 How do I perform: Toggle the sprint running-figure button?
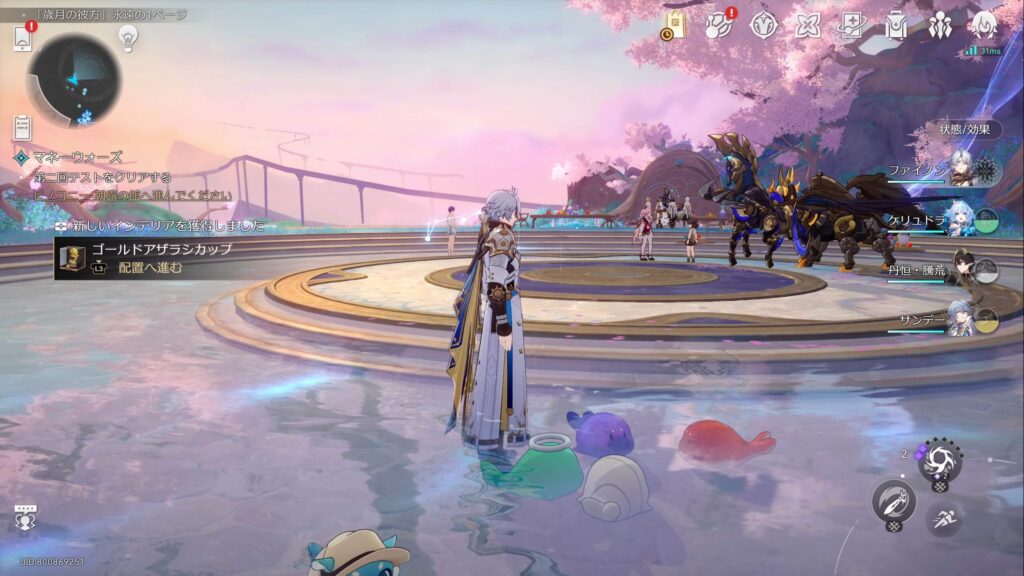pos(943,518)
